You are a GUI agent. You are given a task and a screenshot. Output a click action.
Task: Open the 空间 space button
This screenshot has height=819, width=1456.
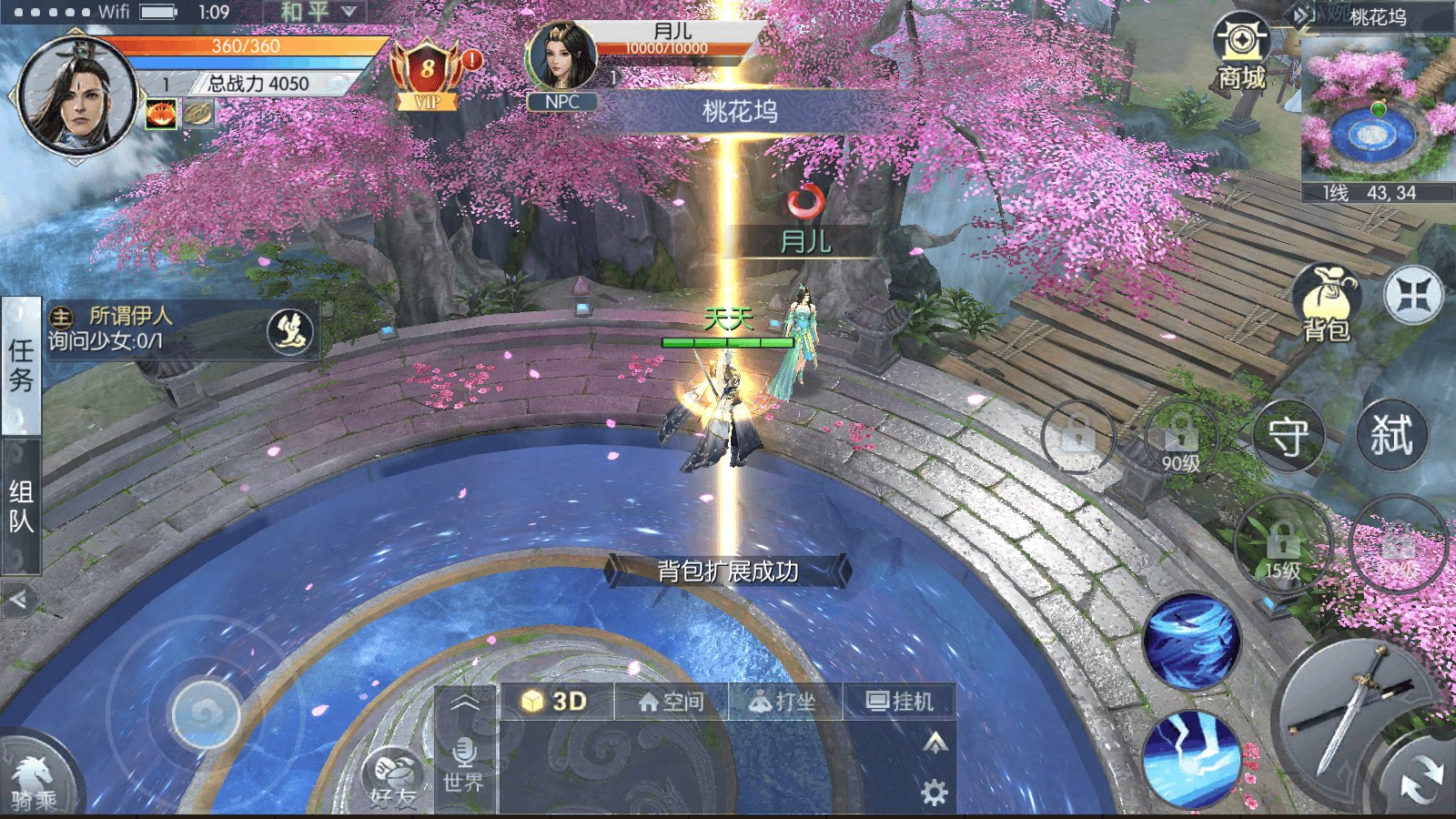672,702
